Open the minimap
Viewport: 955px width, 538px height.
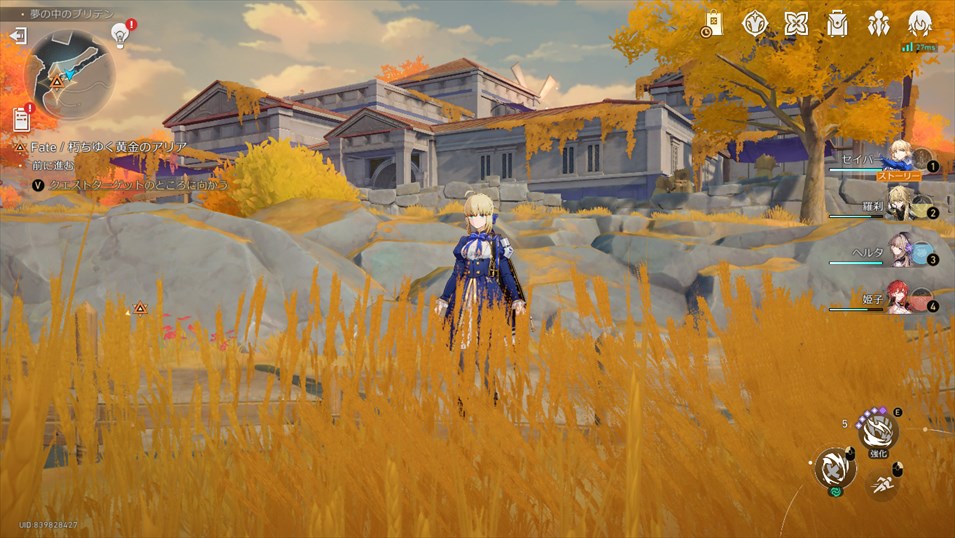pos(68,74)
